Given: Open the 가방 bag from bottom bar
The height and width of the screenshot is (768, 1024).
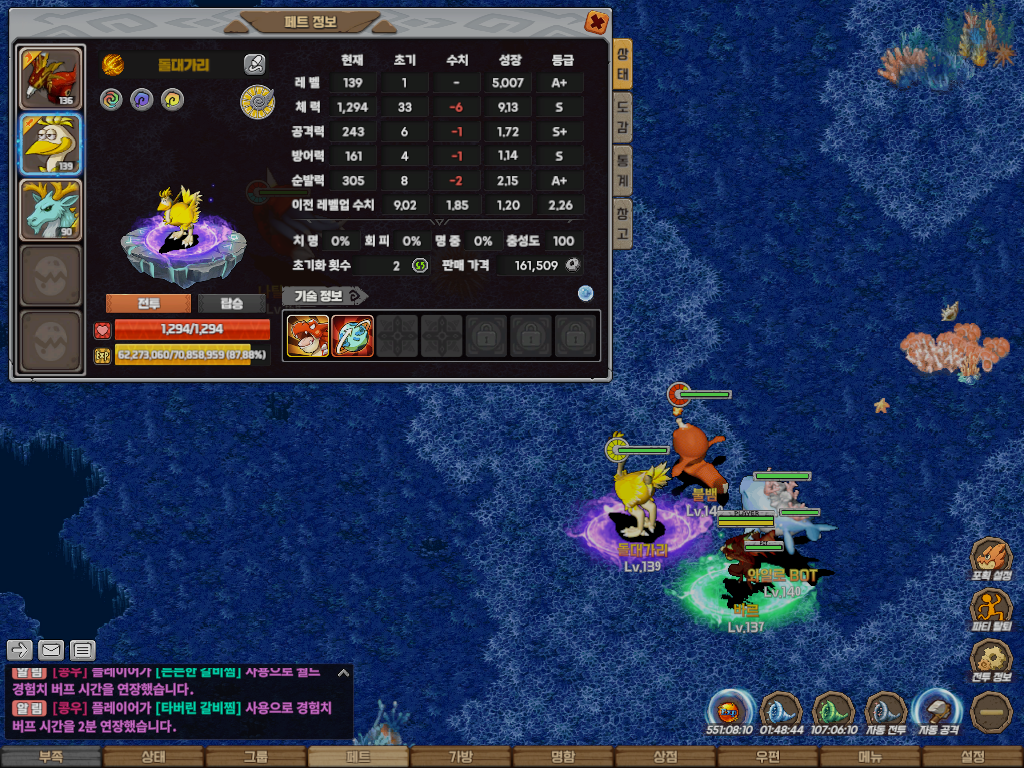Looking at the screenshot, I should [460, 757].
